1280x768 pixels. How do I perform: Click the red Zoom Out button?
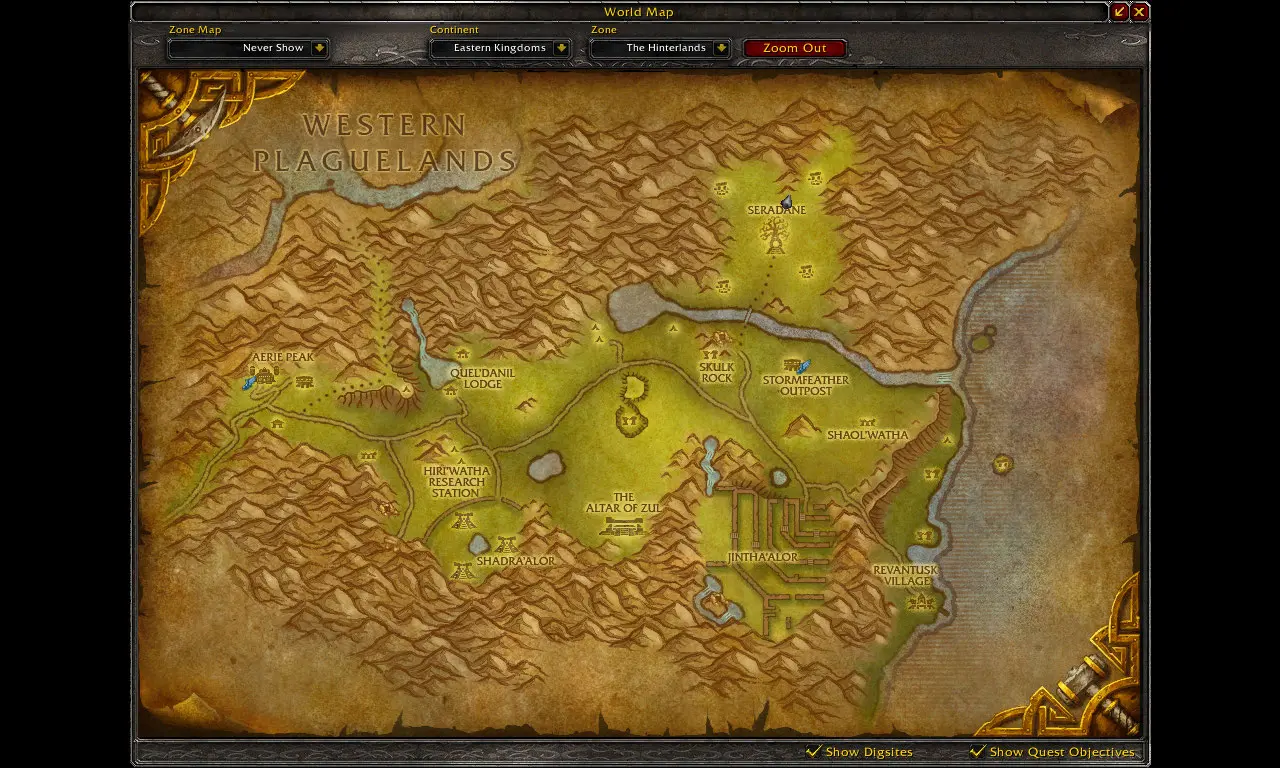click(x=795, y=48)
